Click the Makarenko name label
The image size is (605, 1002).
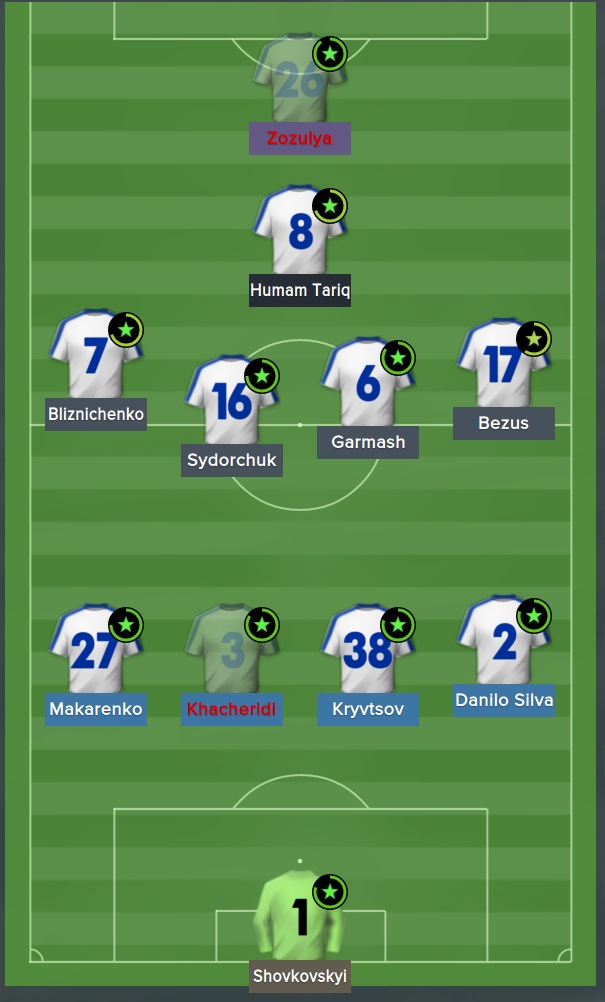[95, 710]
